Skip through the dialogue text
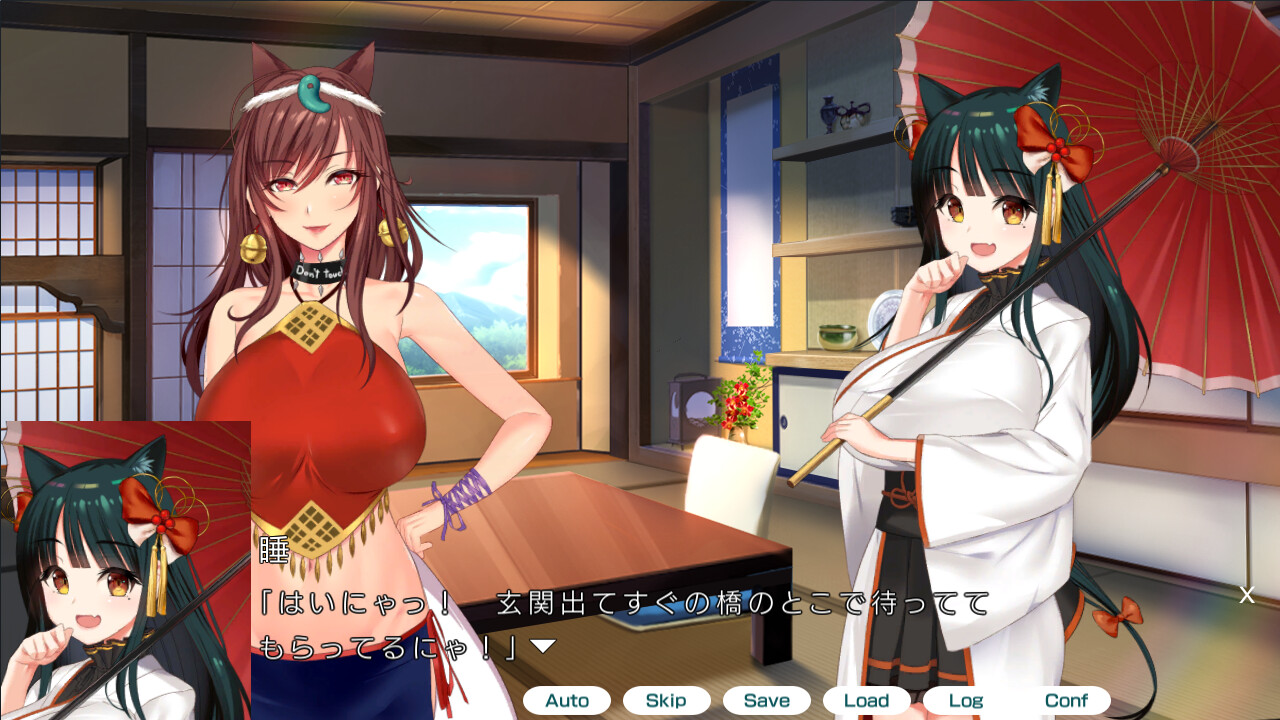The width and height of the screenshot is (1280, 720). pos(666,700)
